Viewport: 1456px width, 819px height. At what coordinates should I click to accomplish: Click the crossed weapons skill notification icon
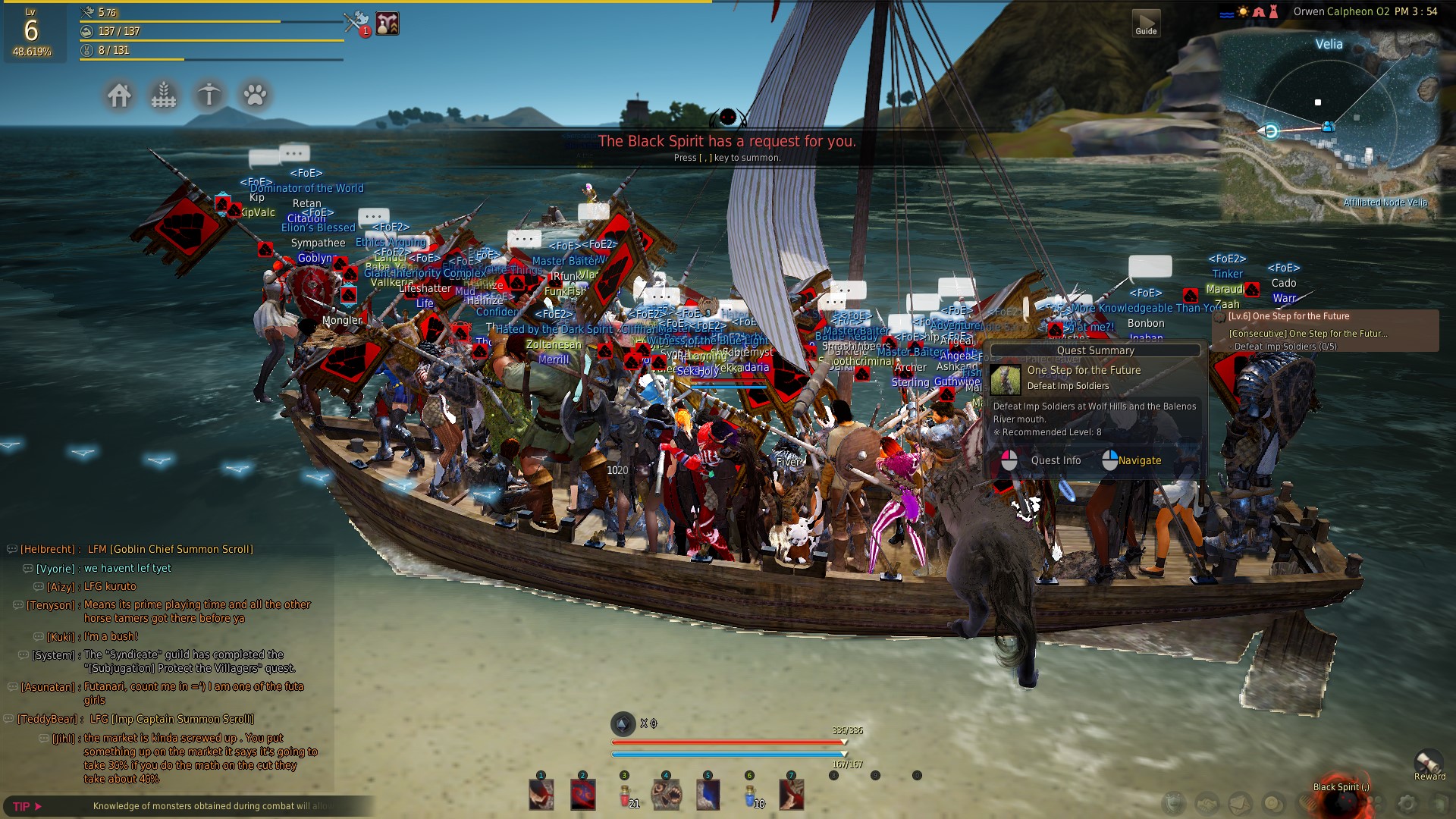point(356,23)
